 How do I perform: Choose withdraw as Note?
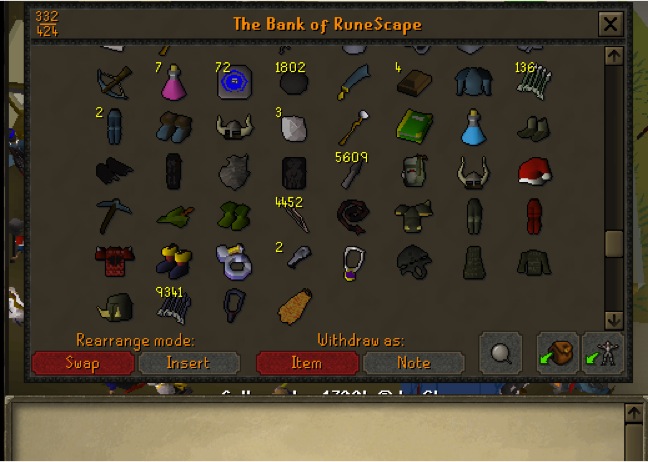413,362
